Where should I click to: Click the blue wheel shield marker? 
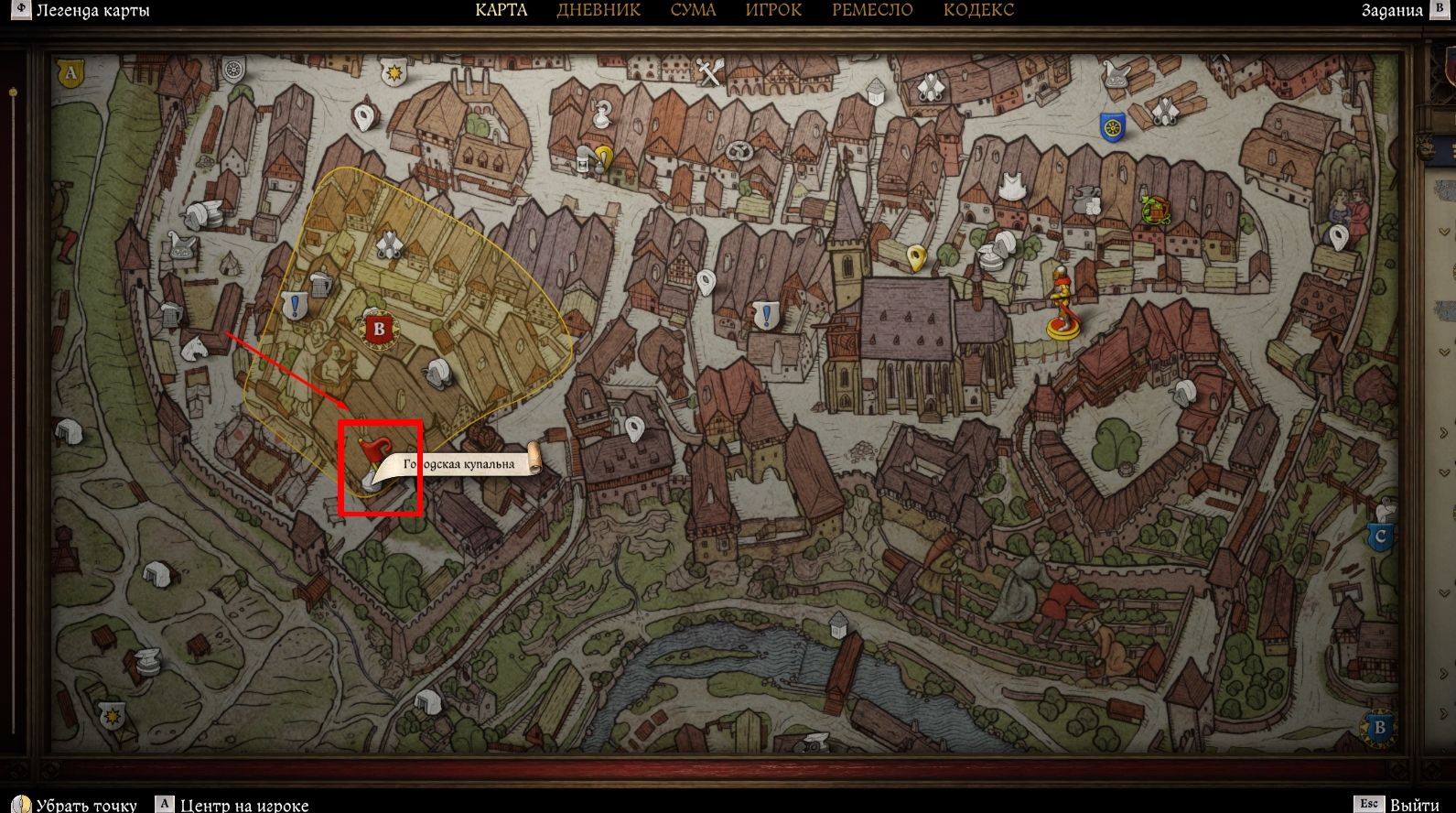point(1112,128)
